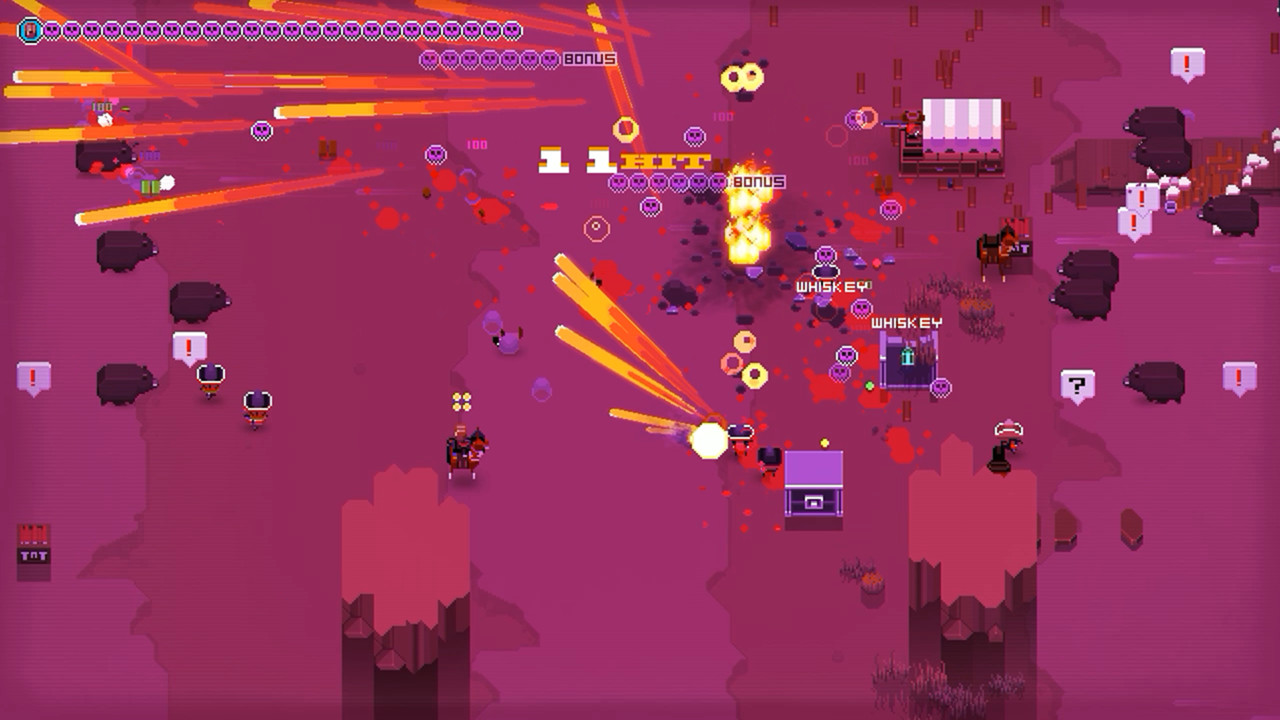Toggle the small skull above the enemy WHISKEY label

point(824,252)
